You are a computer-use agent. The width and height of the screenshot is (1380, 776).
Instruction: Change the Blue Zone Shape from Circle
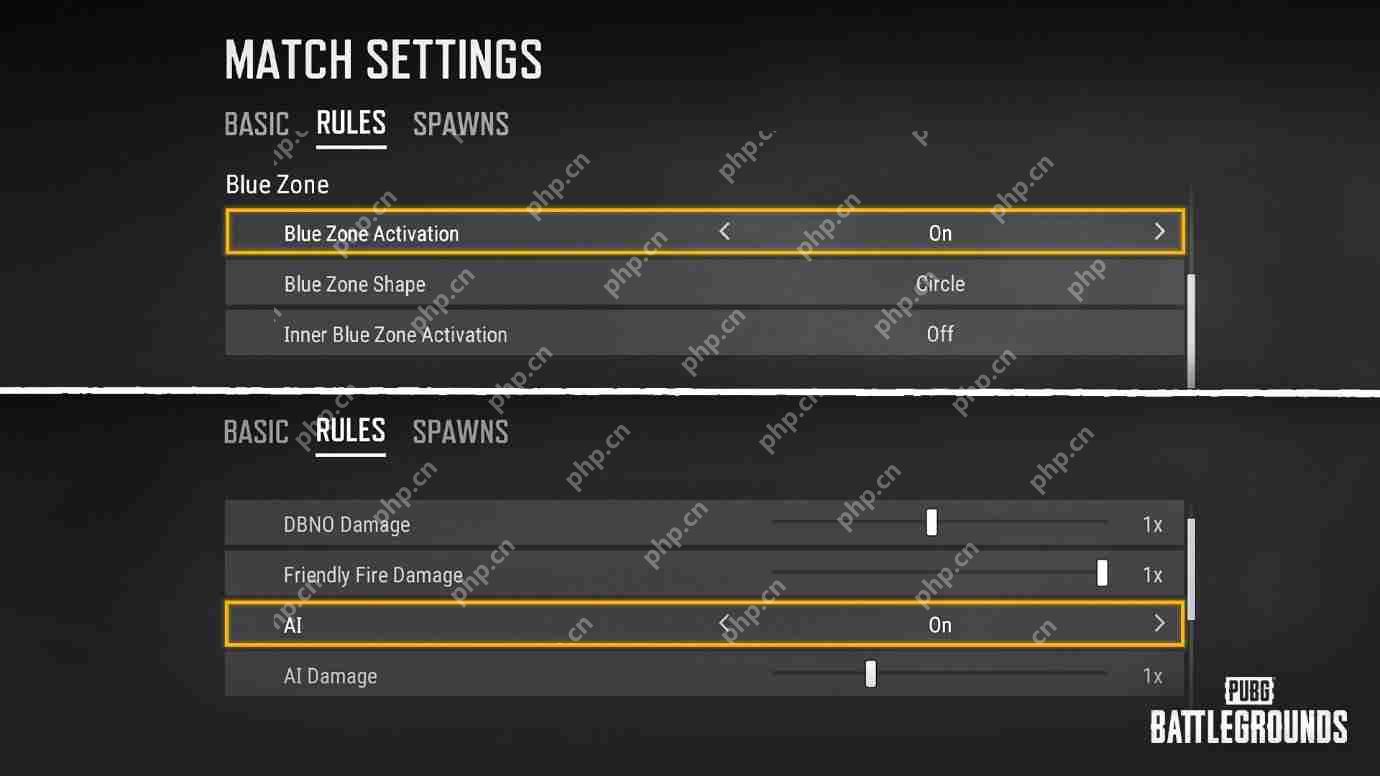coord(940,284)
